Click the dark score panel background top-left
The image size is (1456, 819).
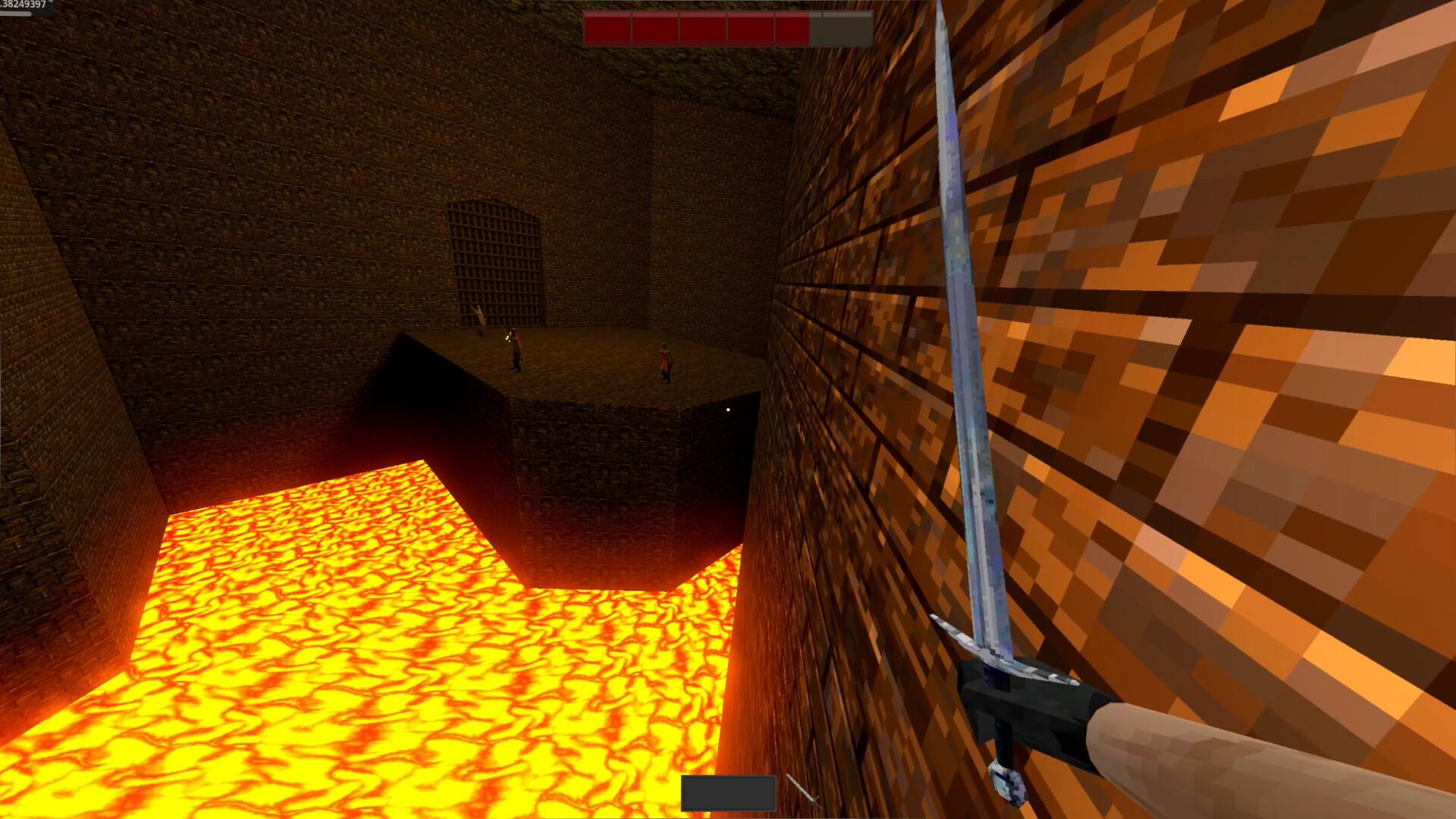[x=47, y=9]
